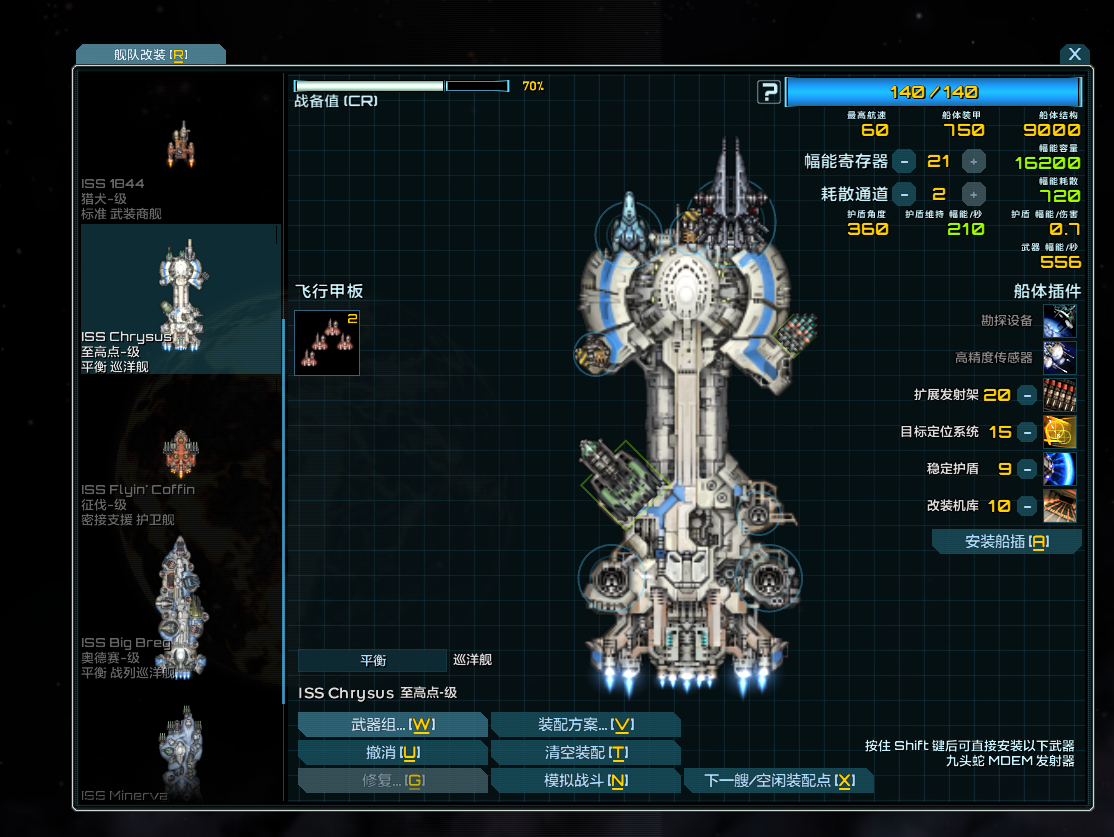Start a 模拟战斗 simulated battle
1114x837 pixels.
click(585, 781)
